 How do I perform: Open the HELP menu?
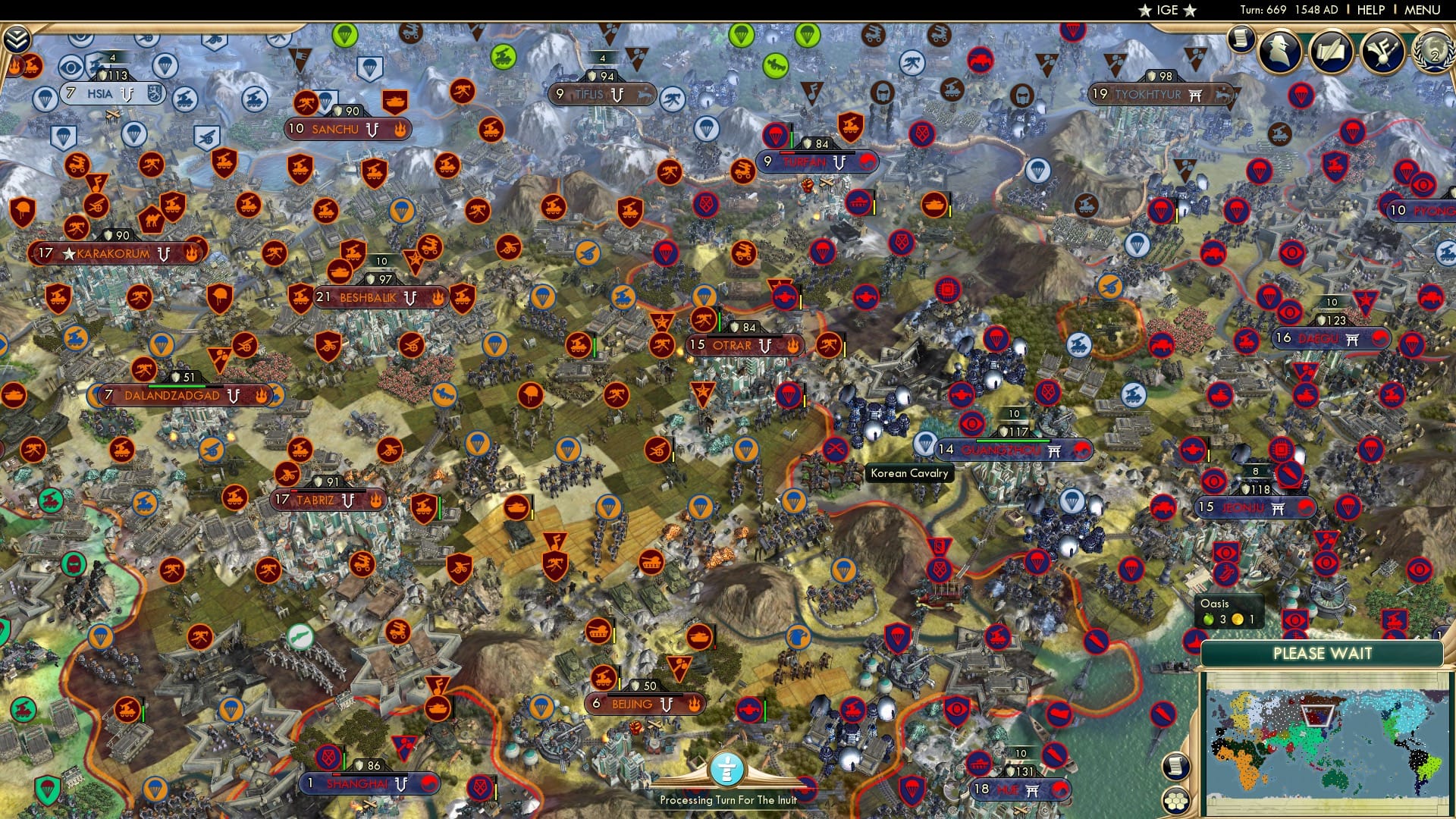click(1369, 9)
